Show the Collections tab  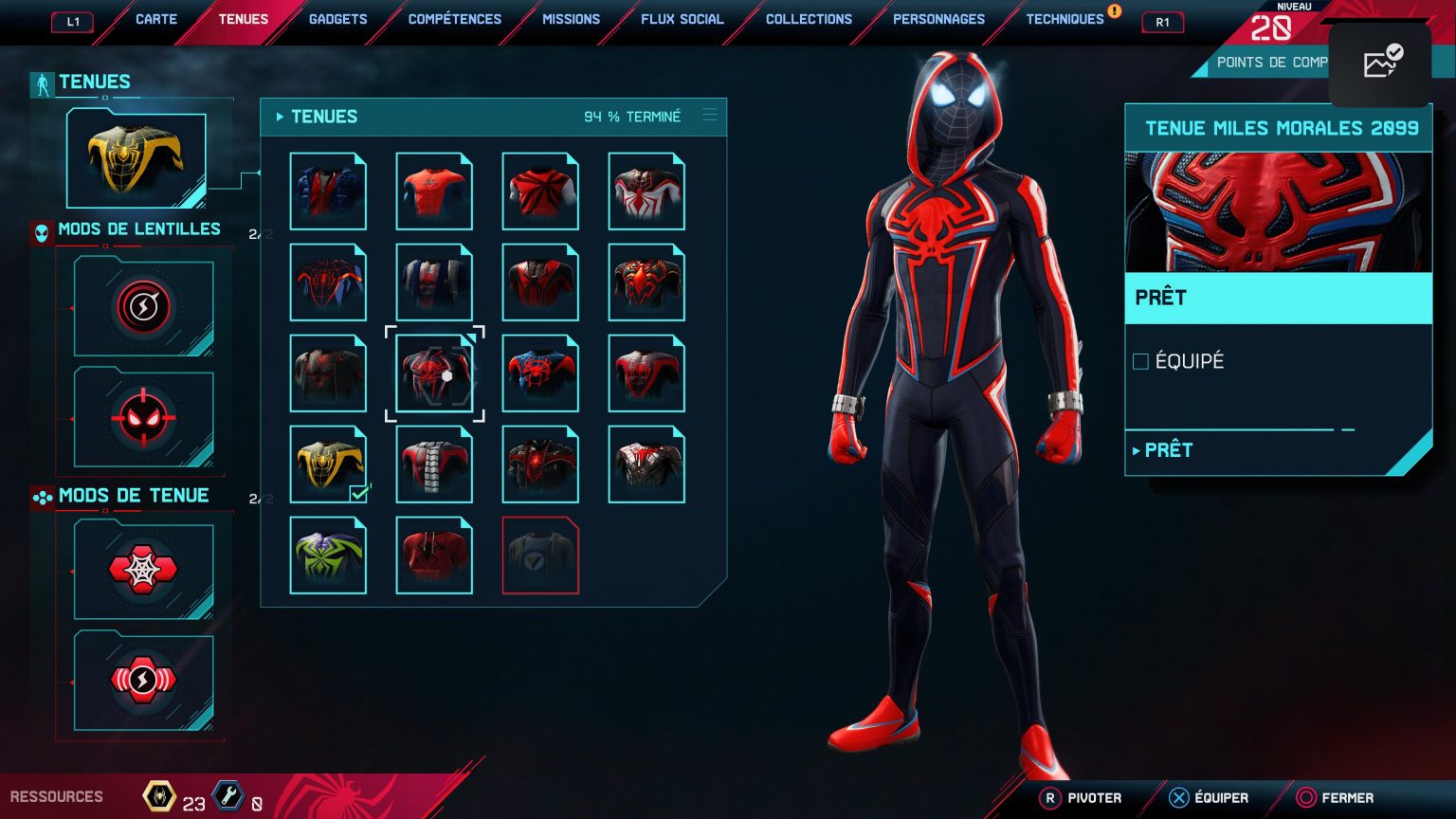(x=809, y=19)
